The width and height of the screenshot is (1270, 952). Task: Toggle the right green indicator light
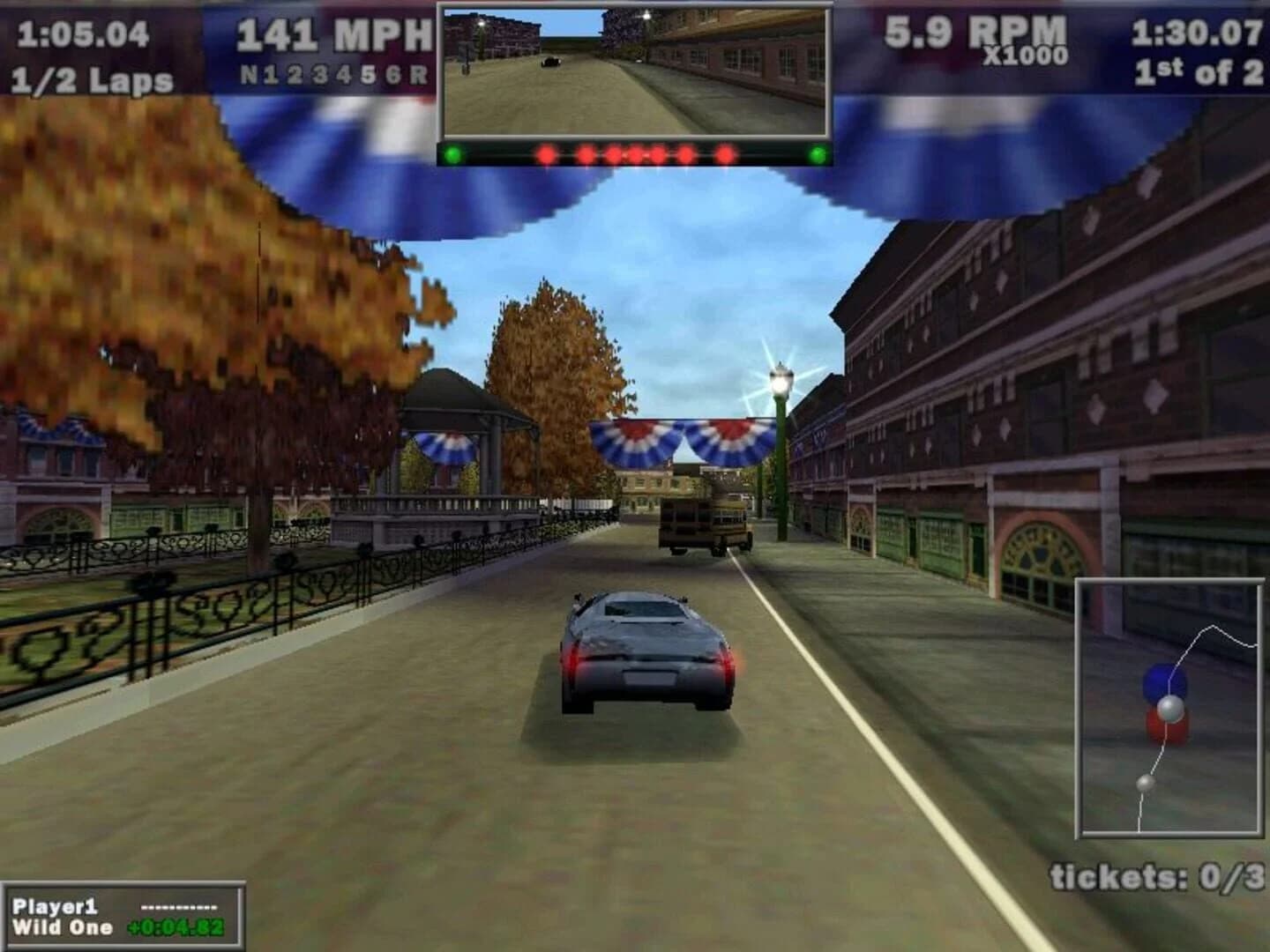click(817, 152)
